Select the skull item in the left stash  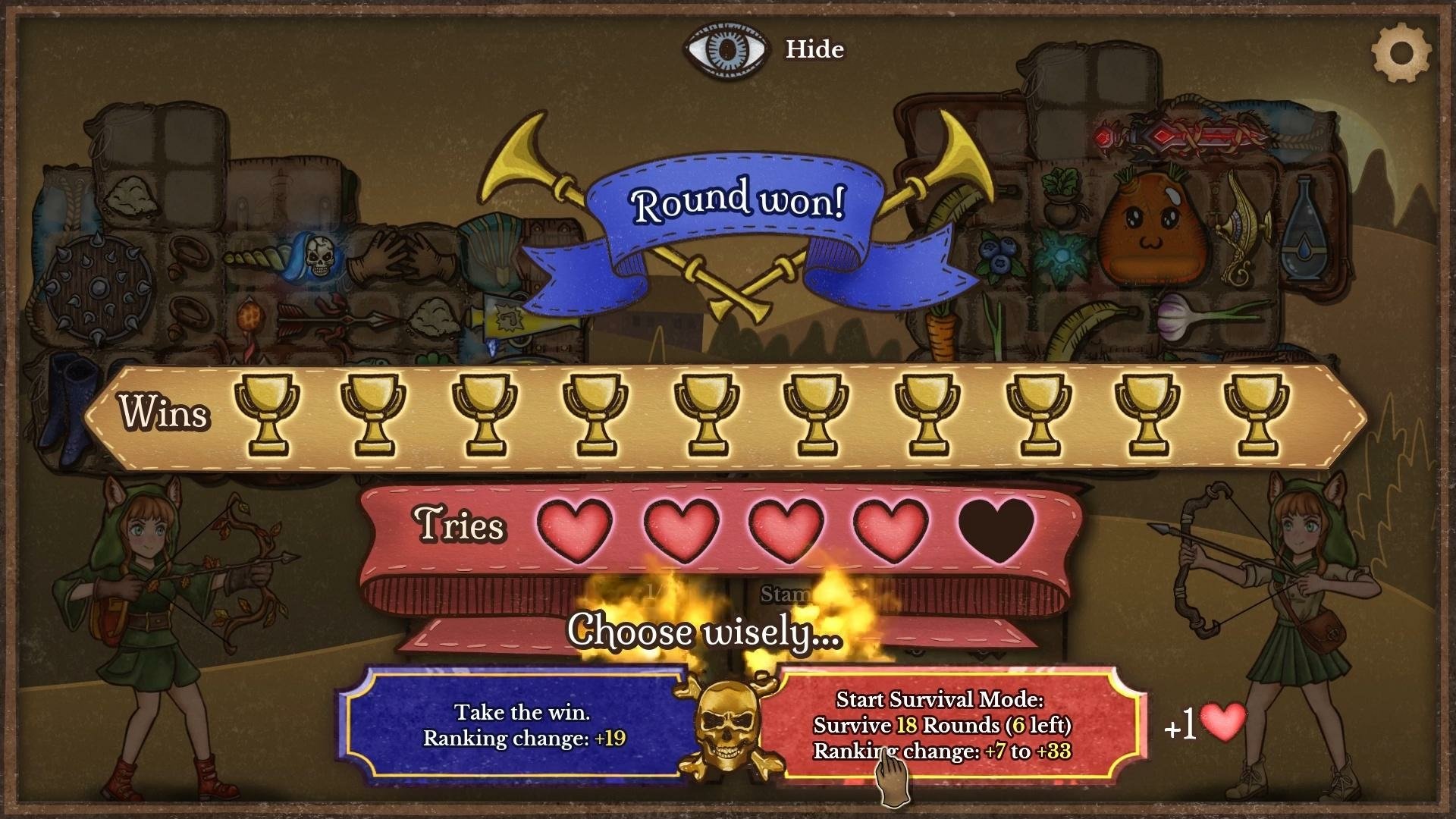coord(321,256)
